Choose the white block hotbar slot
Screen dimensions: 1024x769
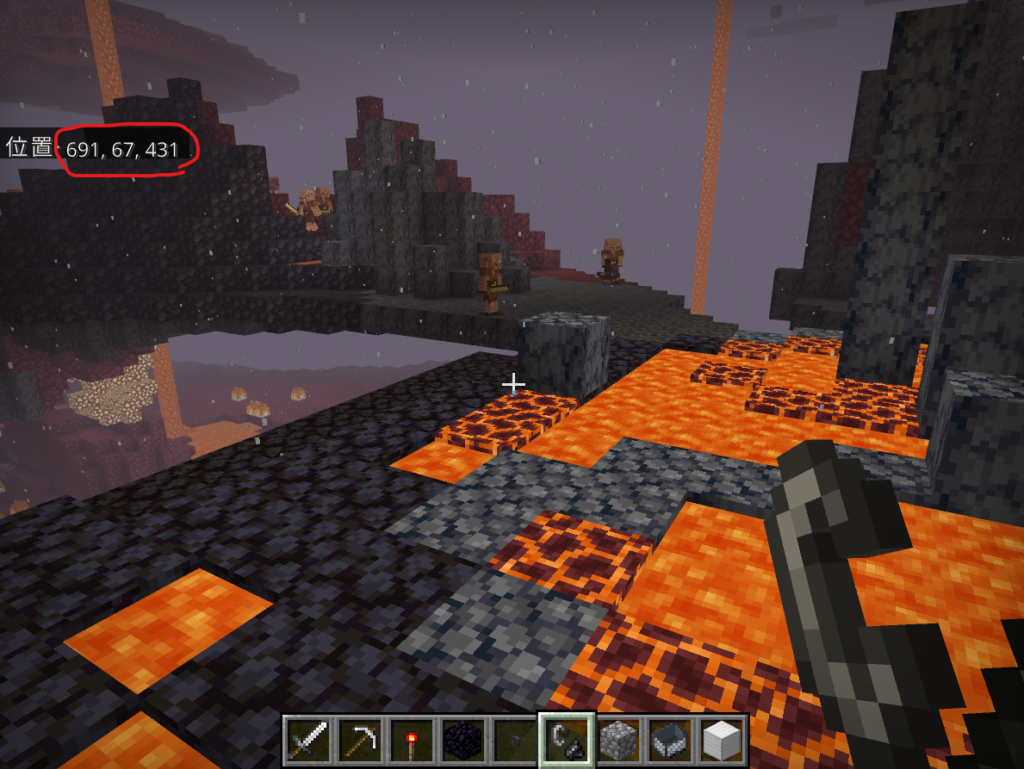tap(722, 741)
